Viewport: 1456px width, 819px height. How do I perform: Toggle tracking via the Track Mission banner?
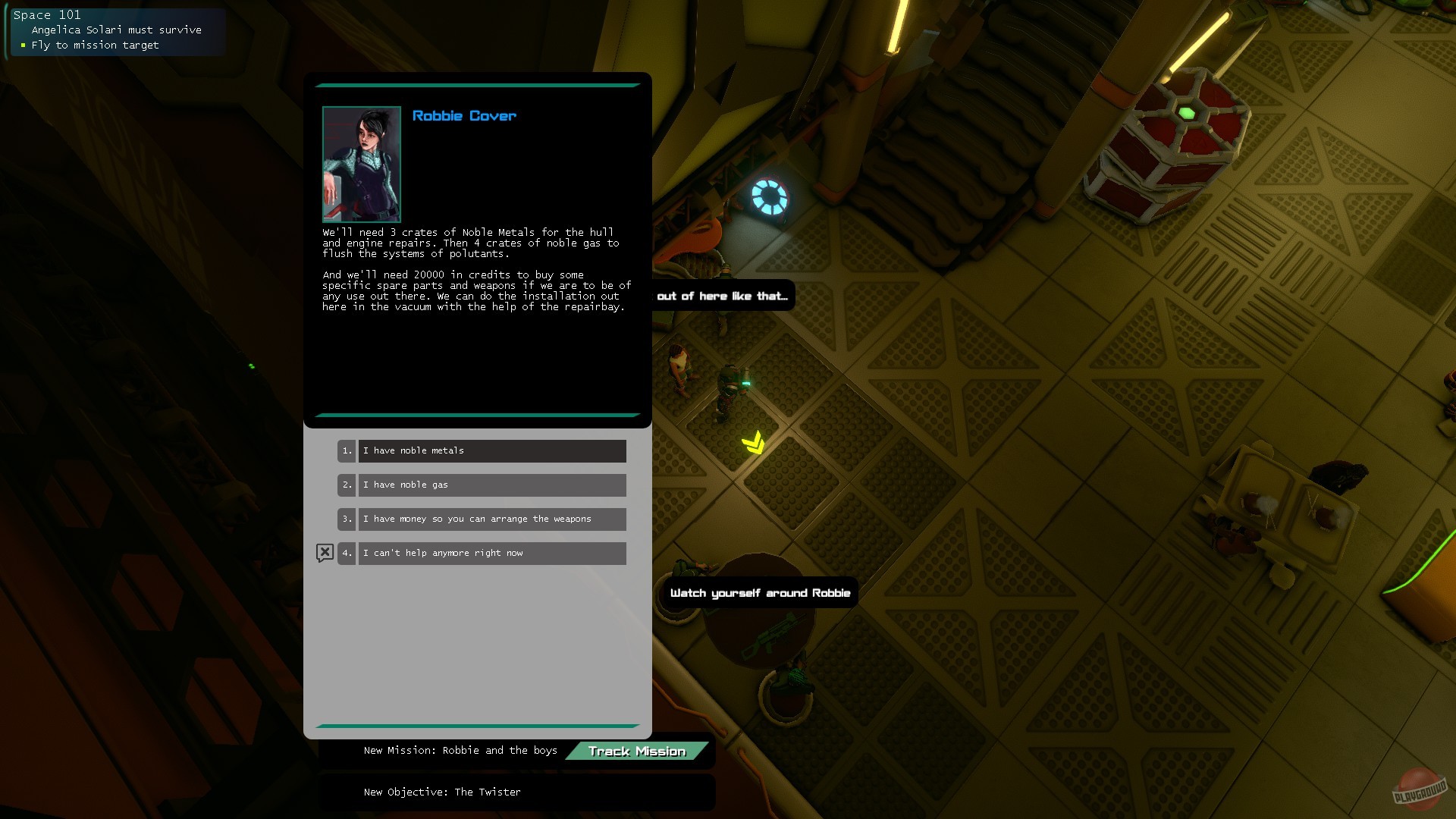pyautogui.click(x=638, y=751)
